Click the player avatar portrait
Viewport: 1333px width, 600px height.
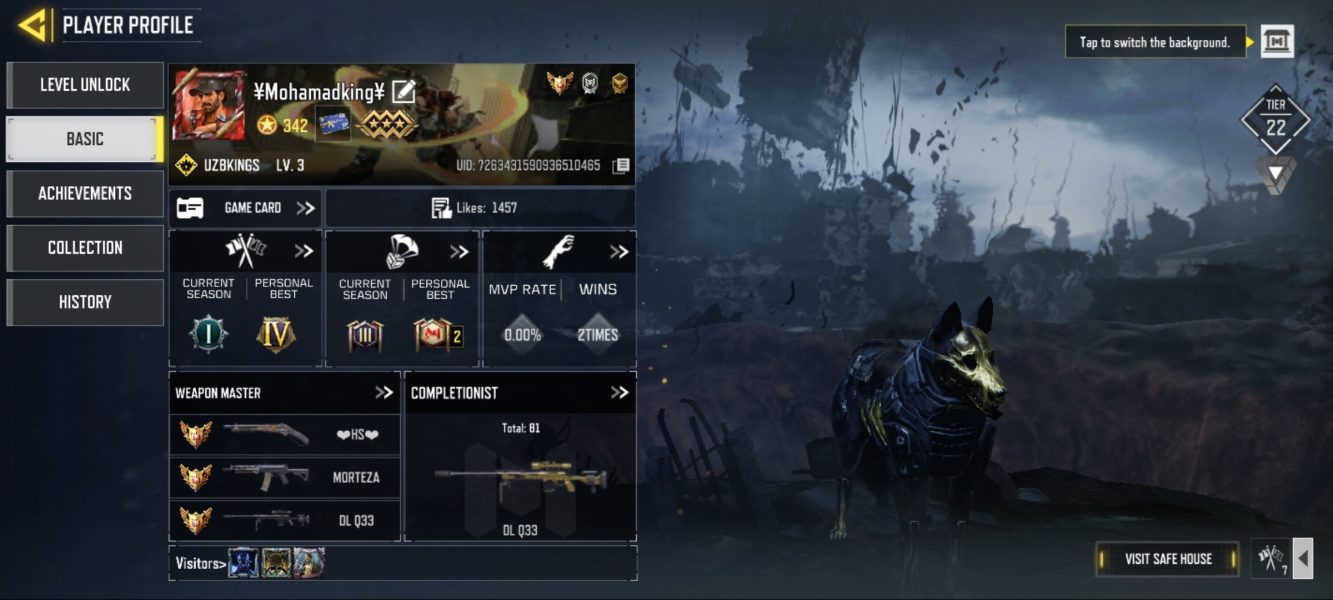point(208,105)
